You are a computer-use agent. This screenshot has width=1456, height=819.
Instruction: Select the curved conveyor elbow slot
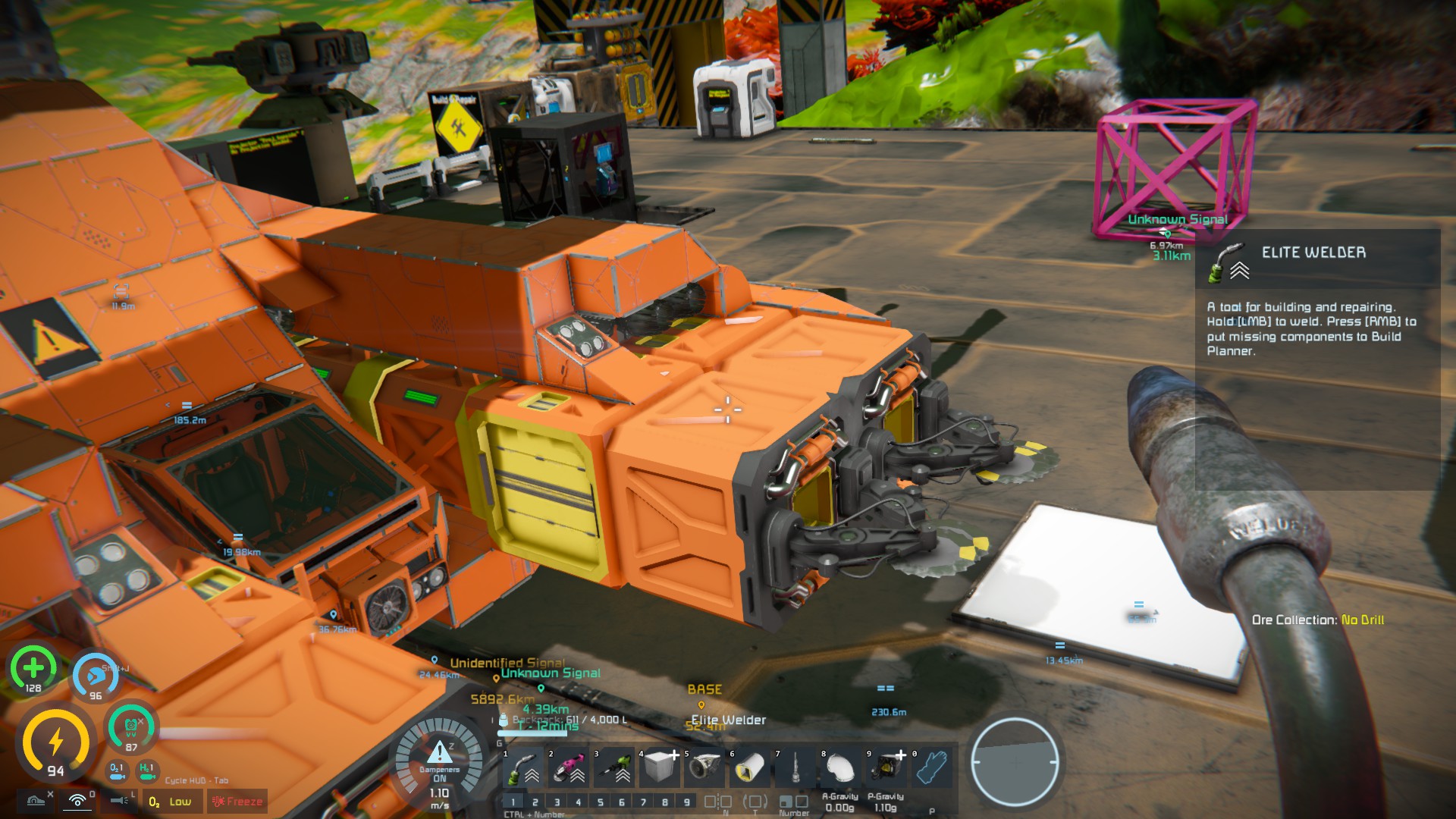840,768
